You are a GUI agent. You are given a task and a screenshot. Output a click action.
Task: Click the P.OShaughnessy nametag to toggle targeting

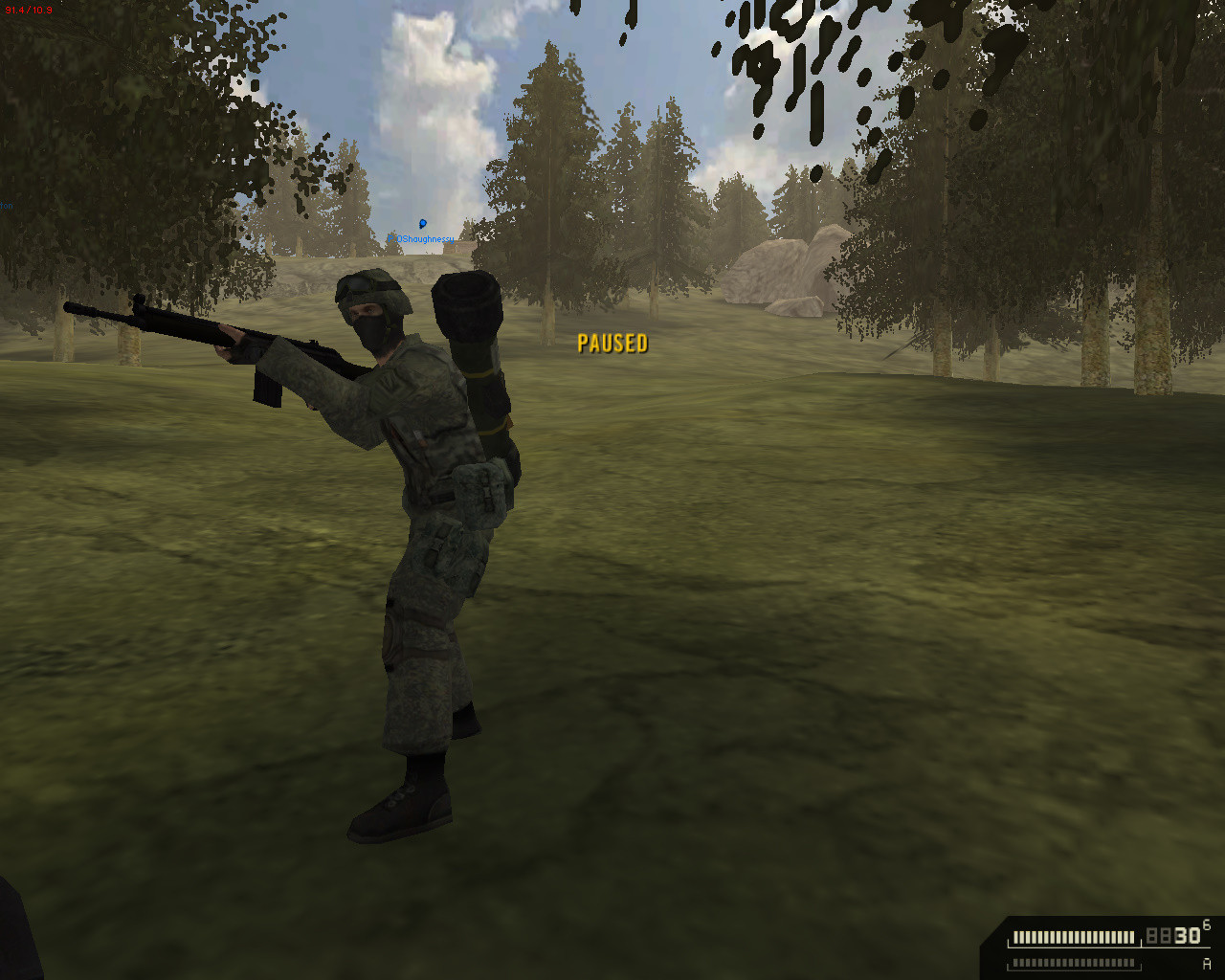(419, 238)
